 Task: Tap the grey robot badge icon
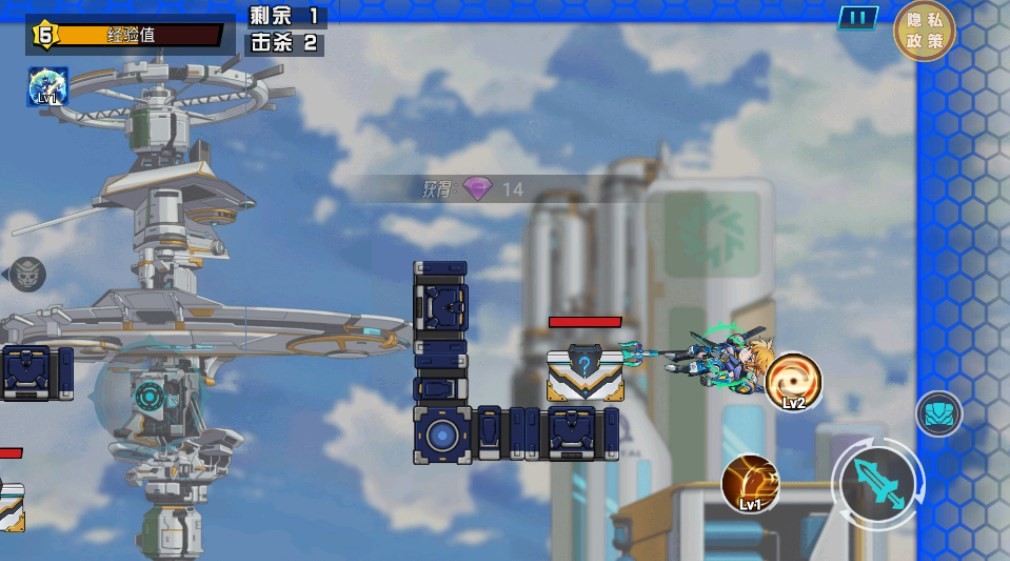click(27, 274)
